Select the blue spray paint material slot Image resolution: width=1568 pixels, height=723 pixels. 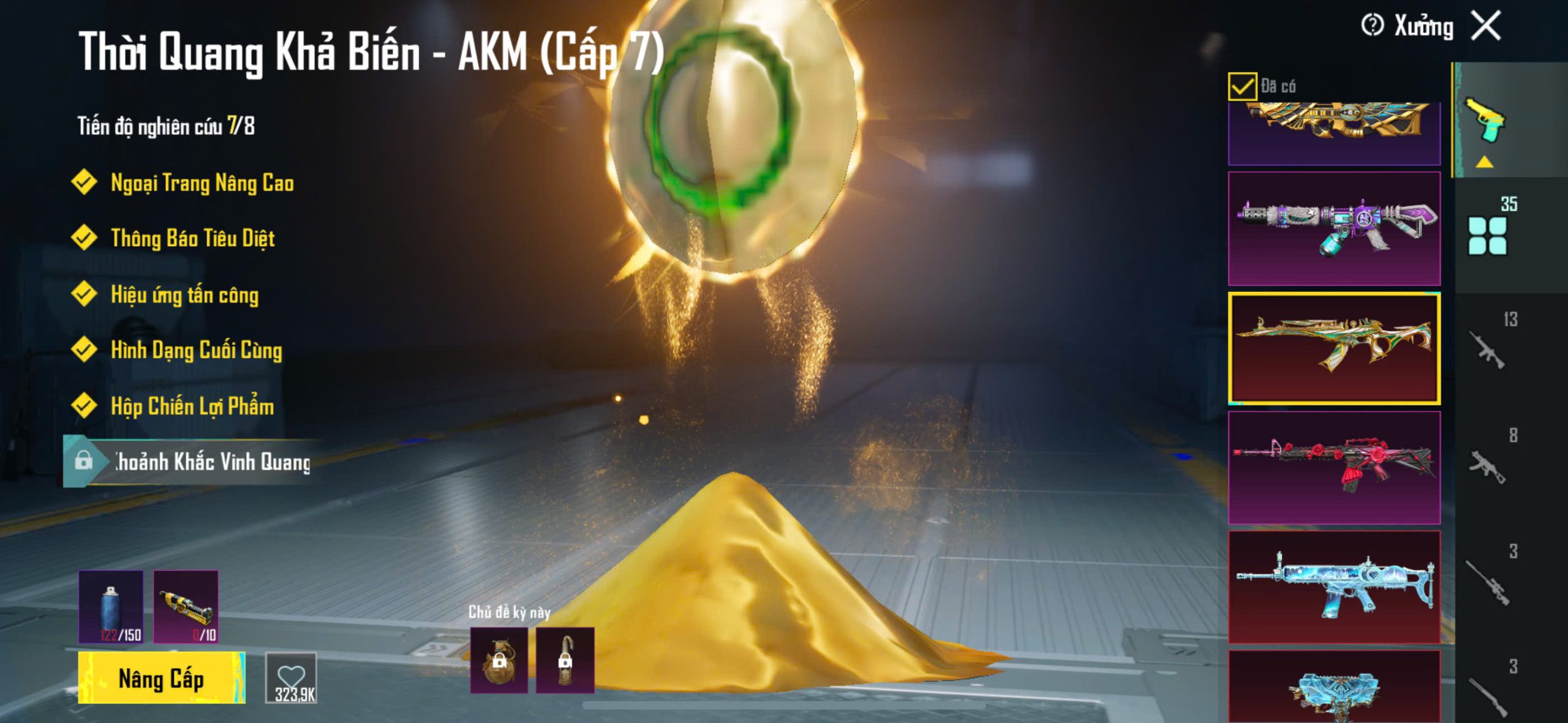point(111,607)
